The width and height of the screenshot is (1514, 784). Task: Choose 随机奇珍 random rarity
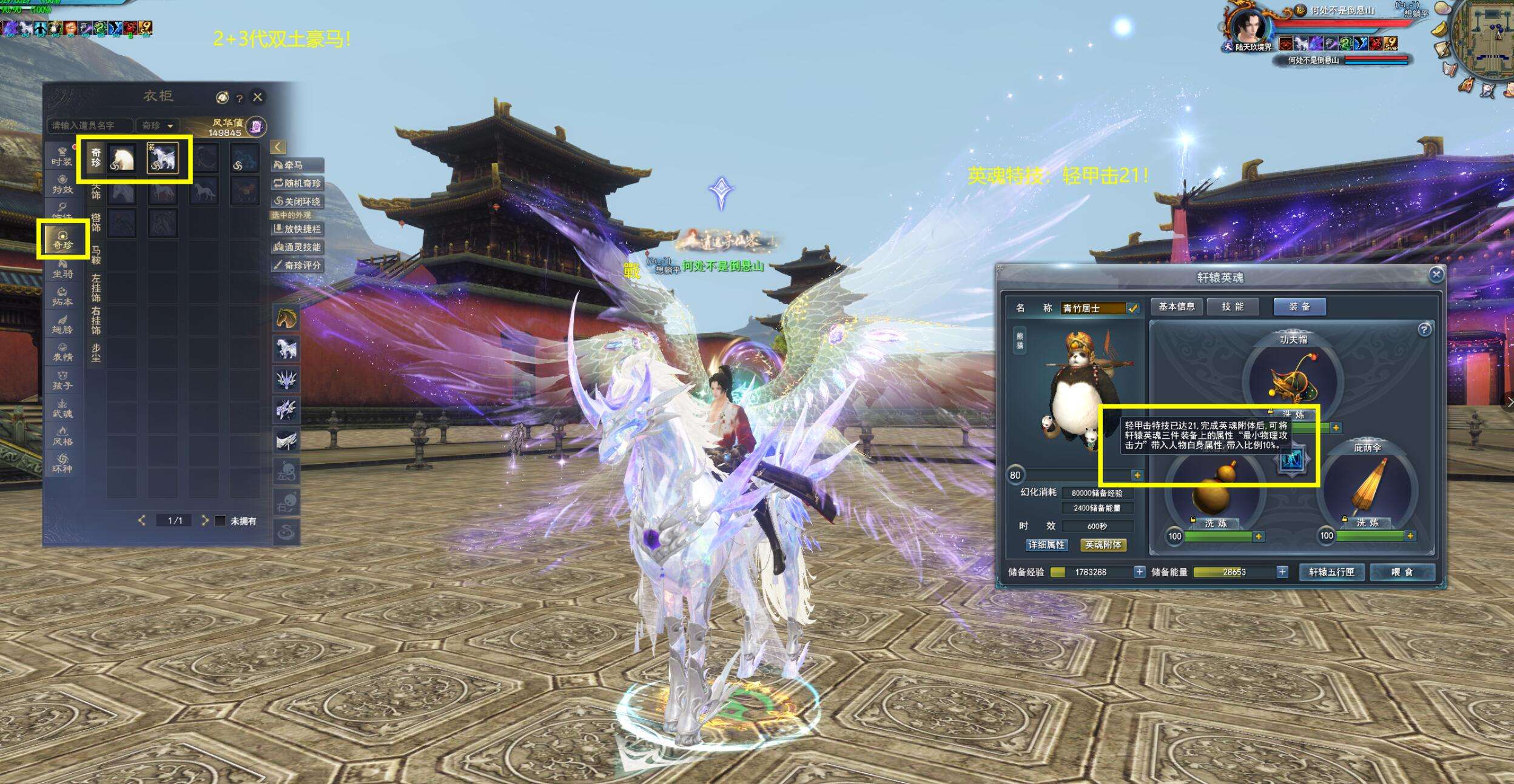click(297, 183)
